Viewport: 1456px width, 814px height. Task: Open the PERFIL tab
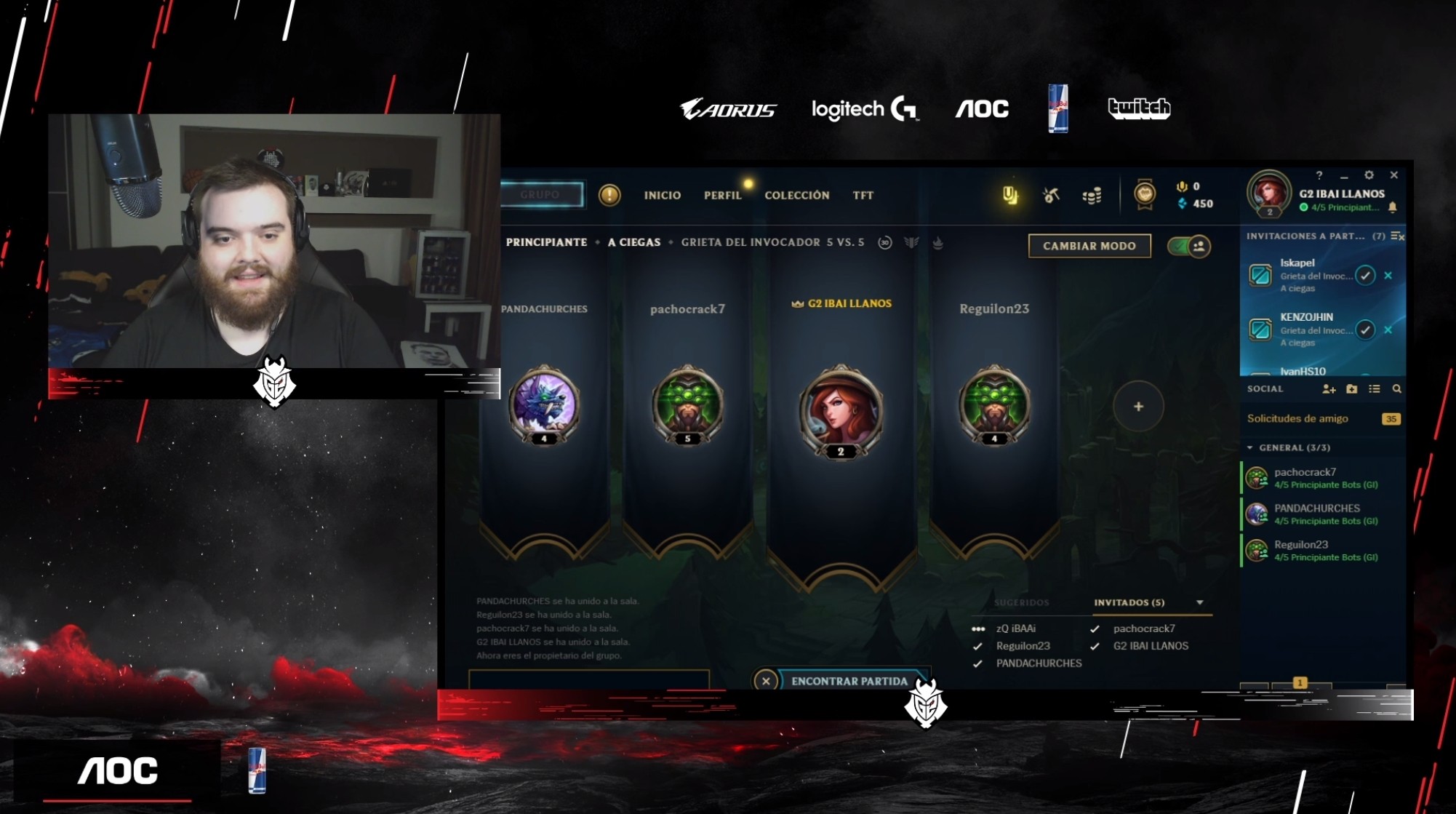click(722, 195)
